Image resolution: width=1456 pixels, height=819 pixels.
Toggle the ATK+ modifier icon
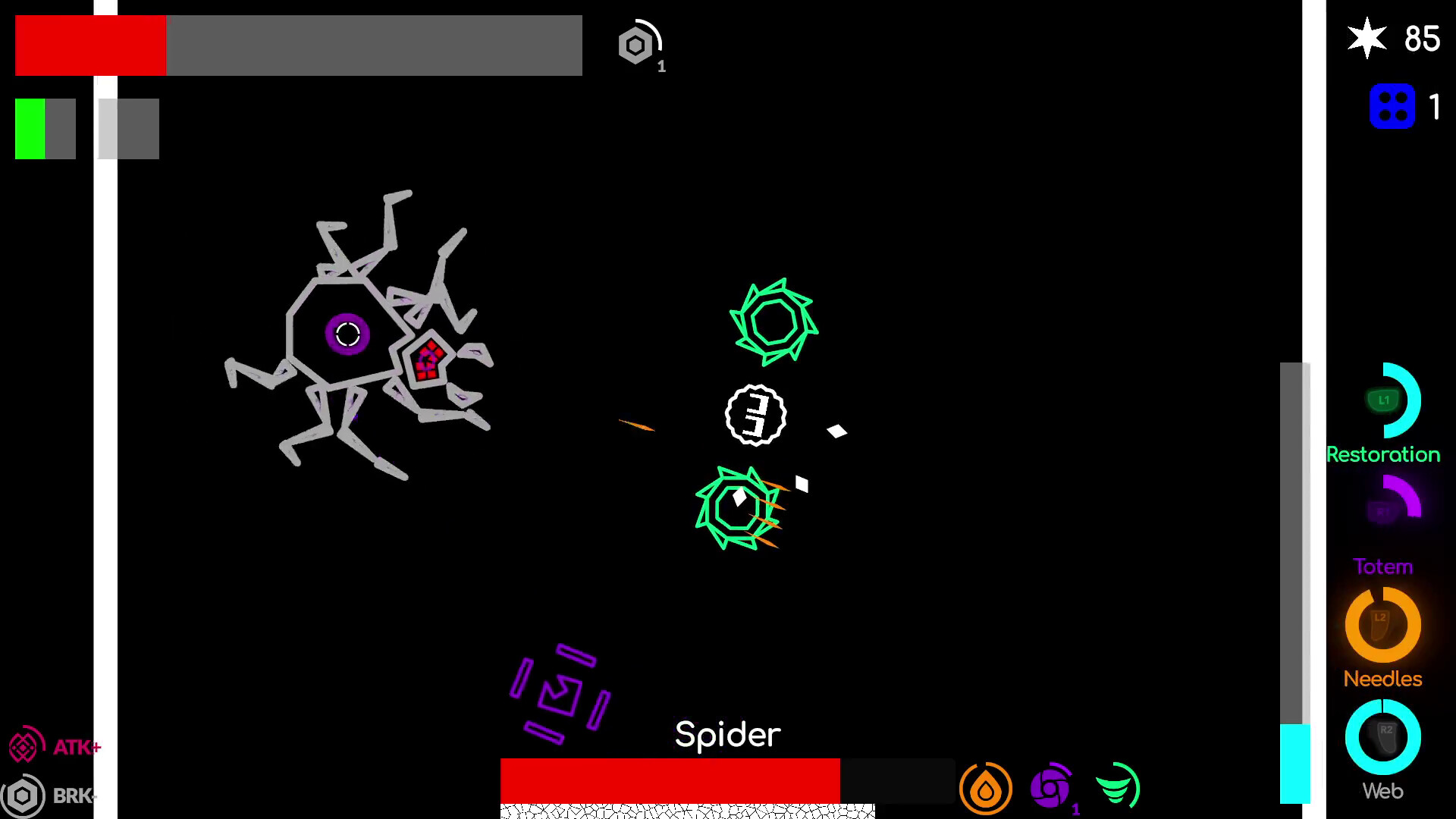25,746
